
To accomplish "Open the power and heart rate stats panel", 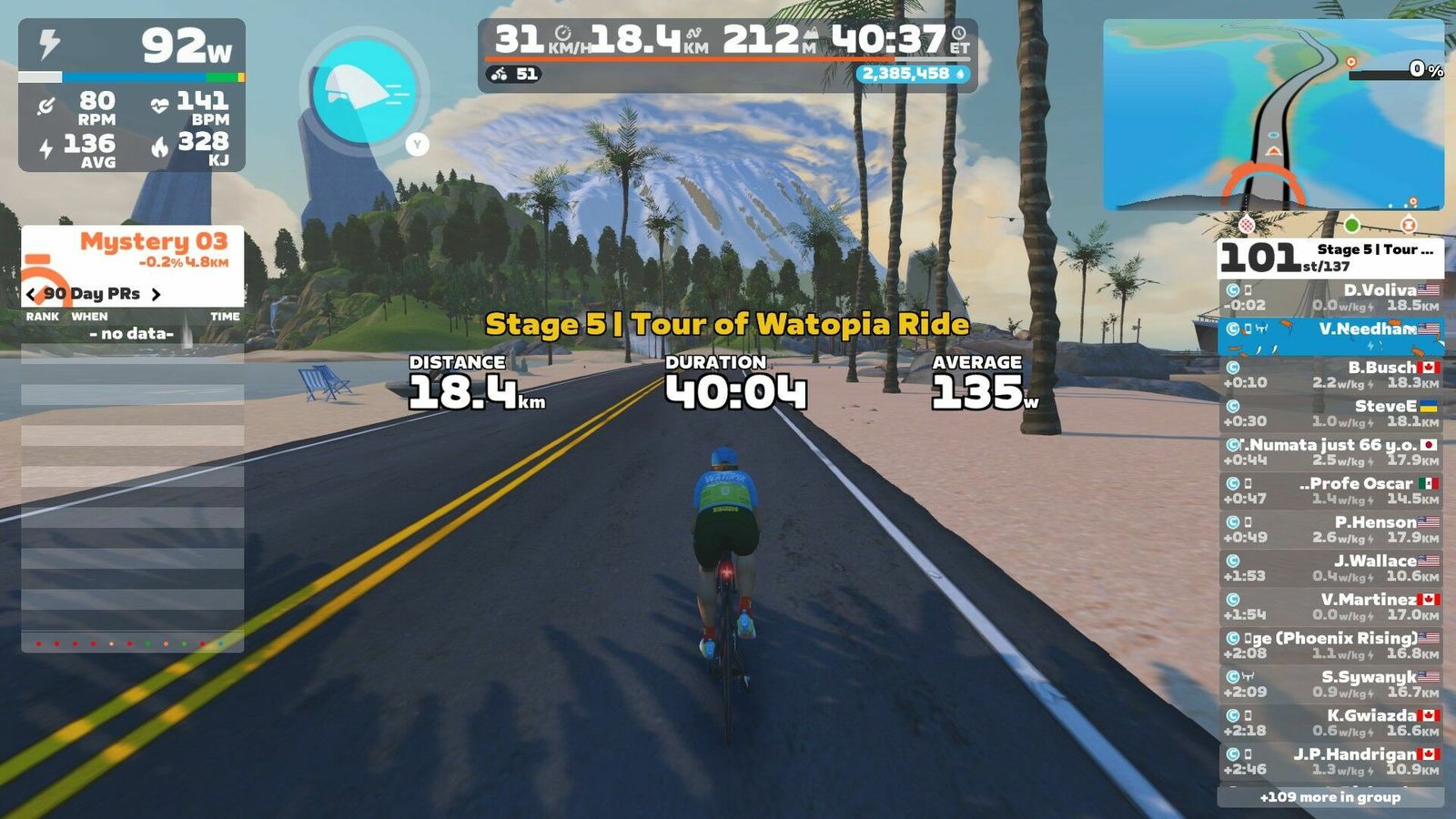I will (x=132, y=96).
